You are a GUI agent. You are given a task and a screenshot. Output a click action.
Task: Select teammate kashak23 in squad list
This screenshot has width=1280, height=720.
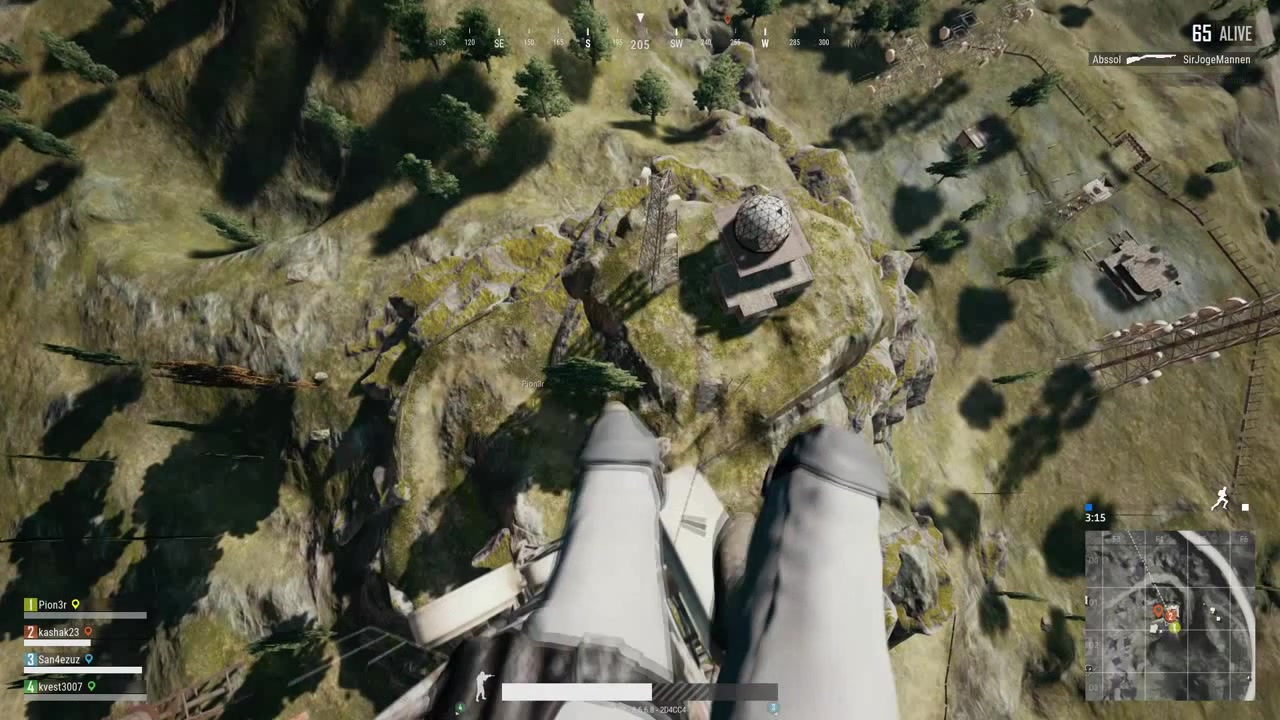[x=58, y=632]
